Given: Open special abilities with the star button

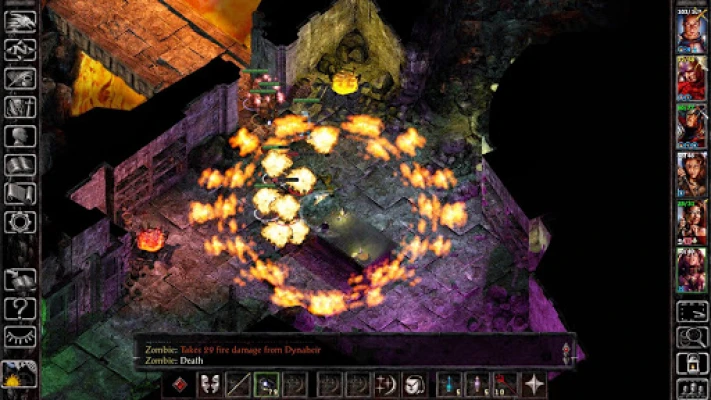Looking at the screenshot, I should [535, 384].
